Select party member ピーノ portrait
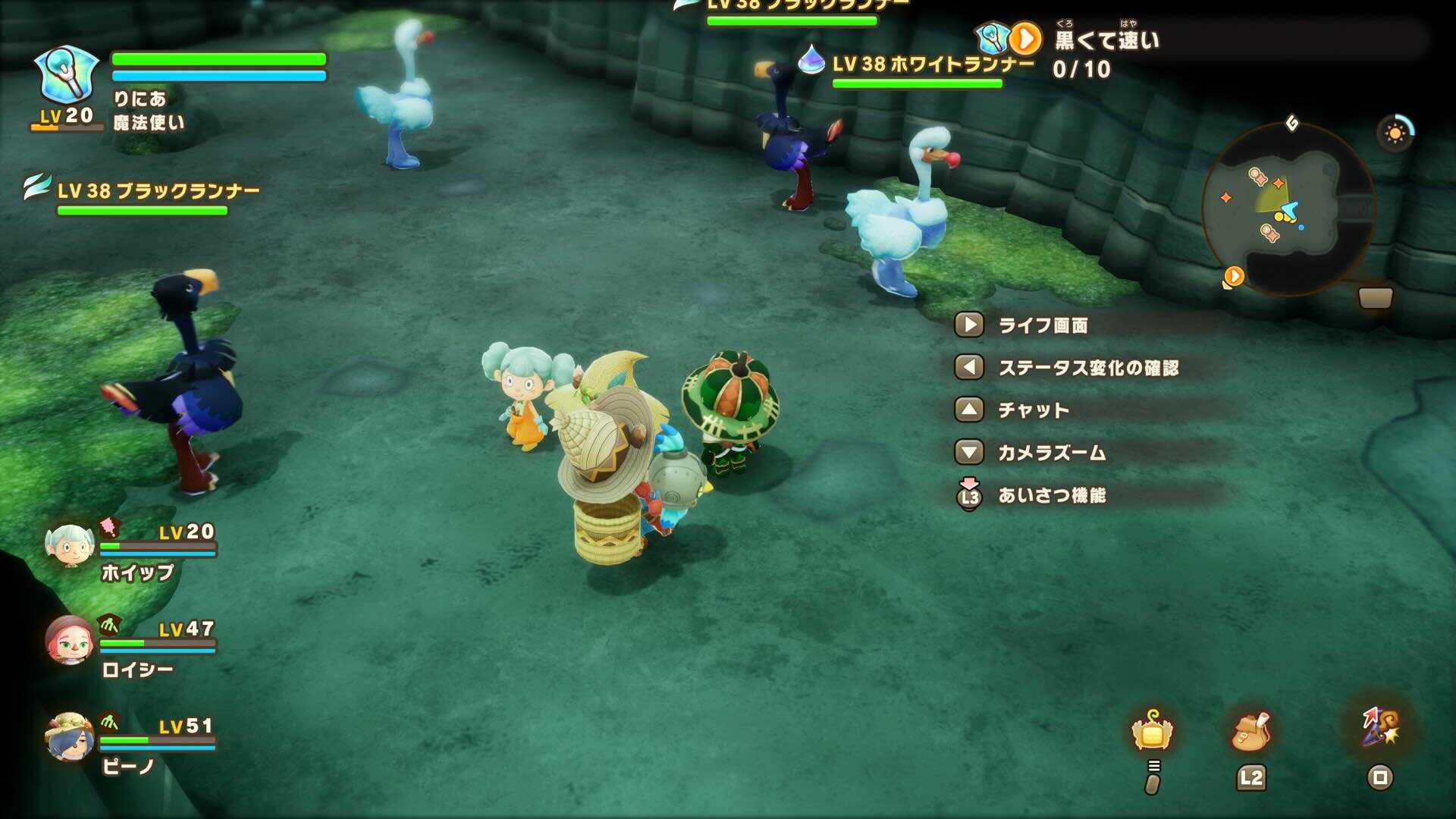The image size is (1456, 819). pyautogui.click(x=69, y=736)
